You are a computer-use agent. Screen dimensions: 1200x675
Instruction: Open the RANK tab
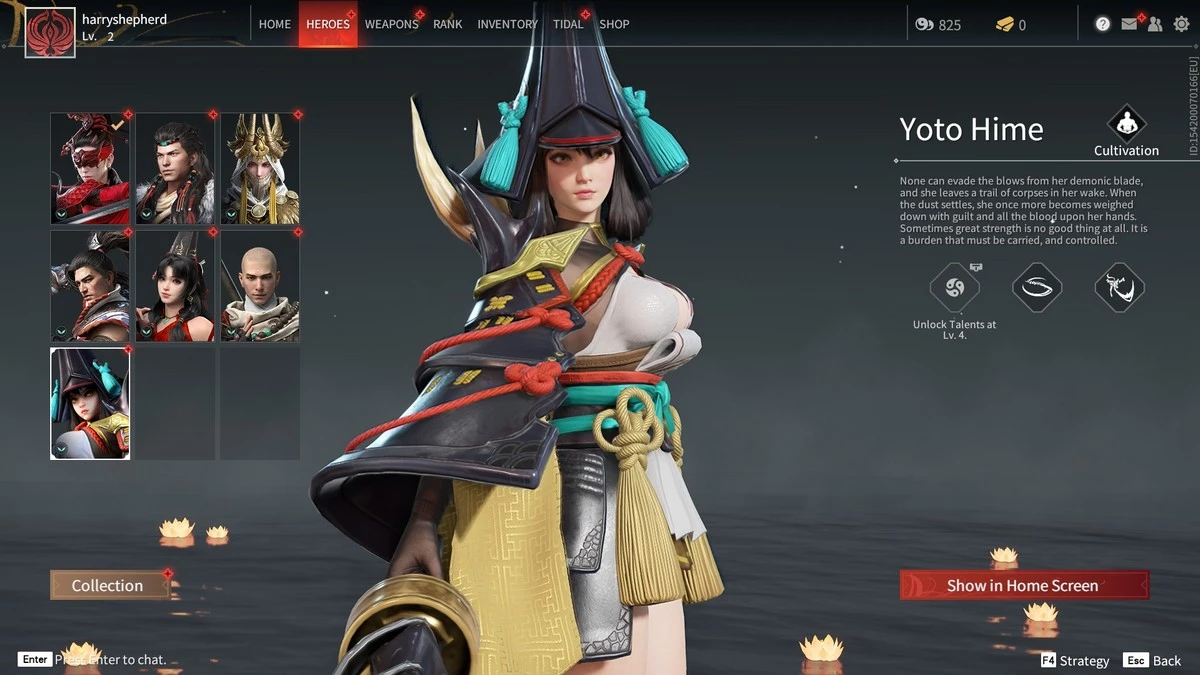pyautogui.click(x=448, y=24)
